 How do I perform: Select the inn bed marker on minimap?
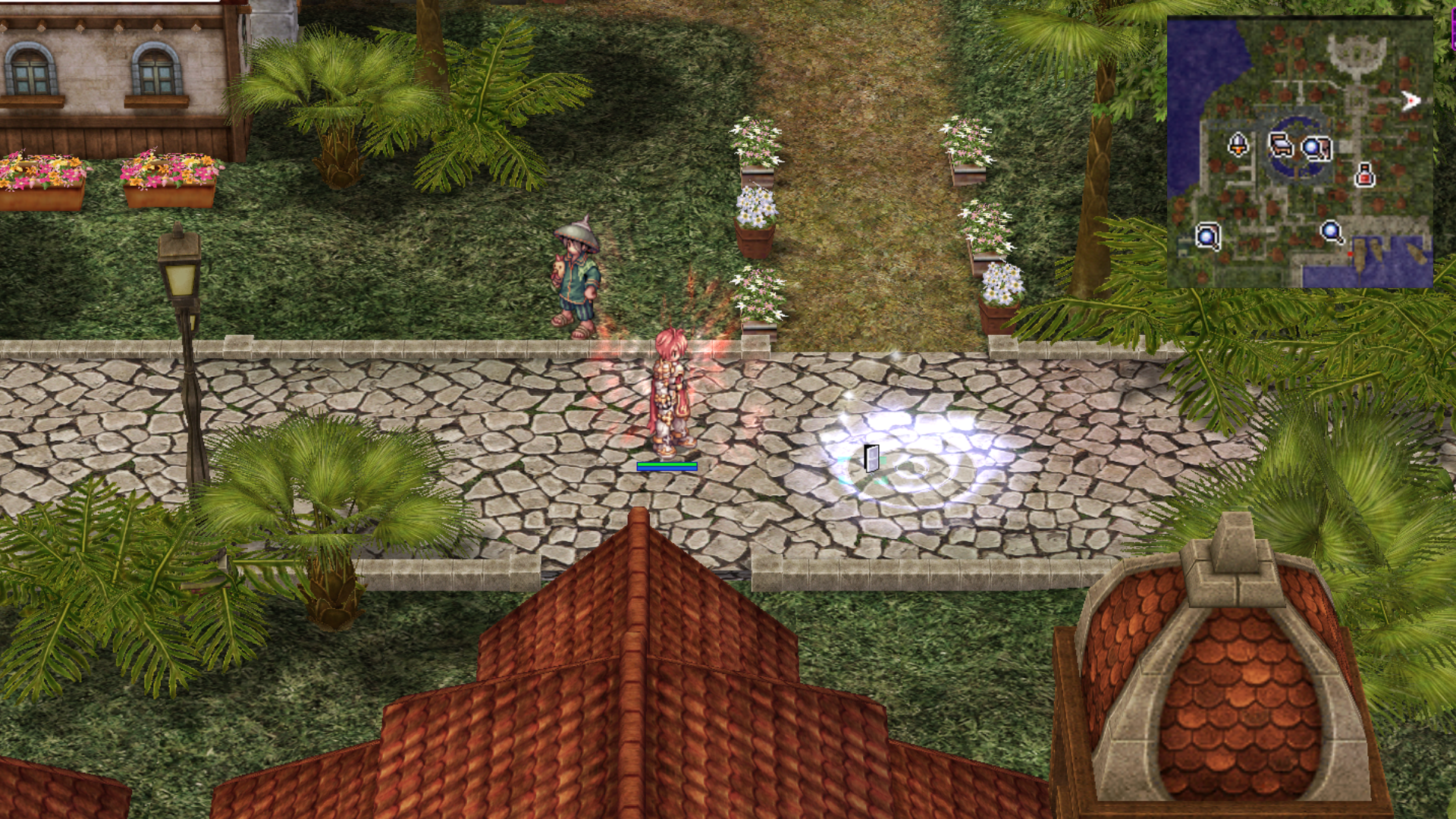point(1281,144)
